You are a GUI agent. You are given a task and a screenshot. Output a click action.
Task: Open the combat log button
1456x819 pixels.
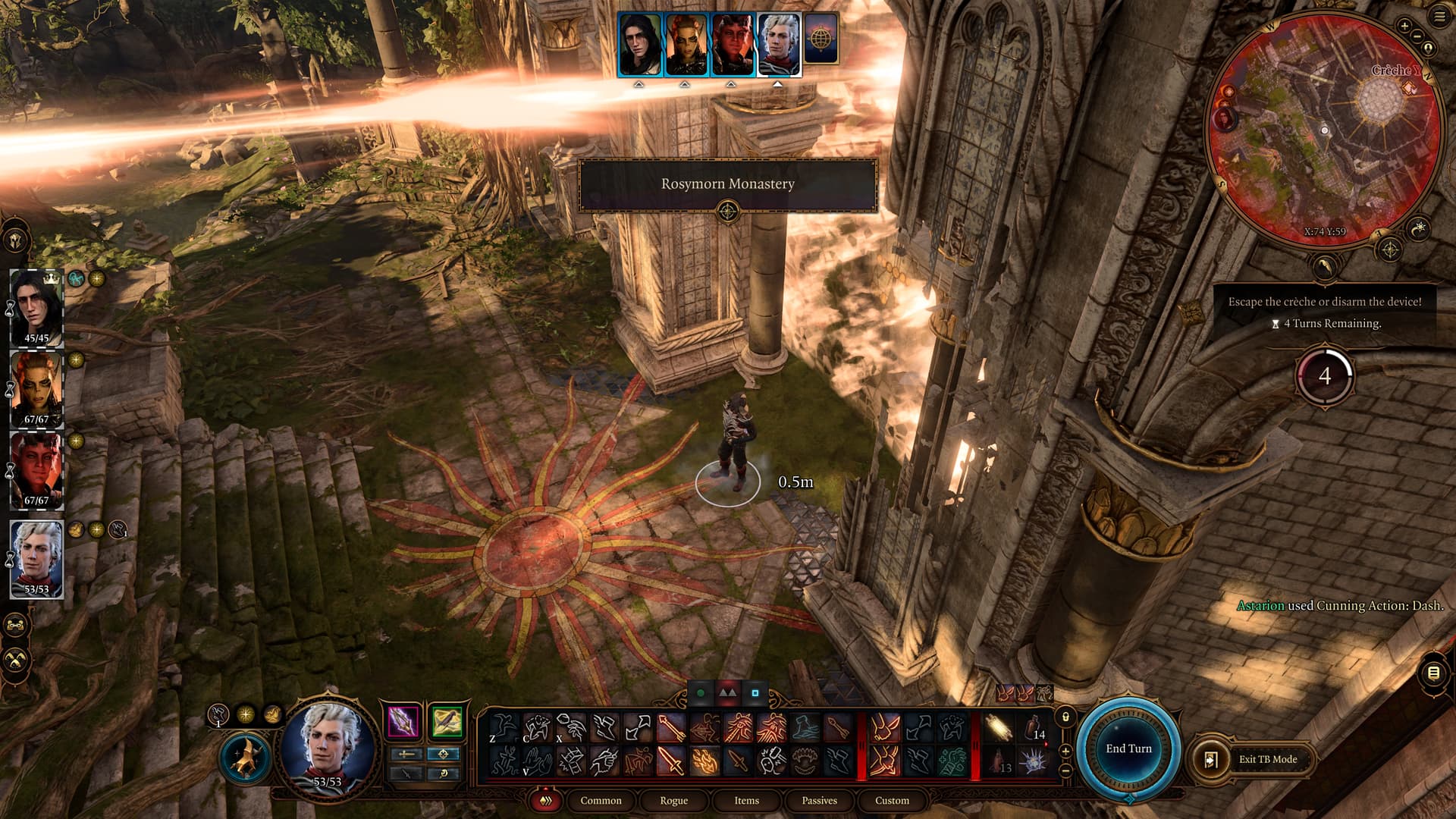pos(1432,673)
